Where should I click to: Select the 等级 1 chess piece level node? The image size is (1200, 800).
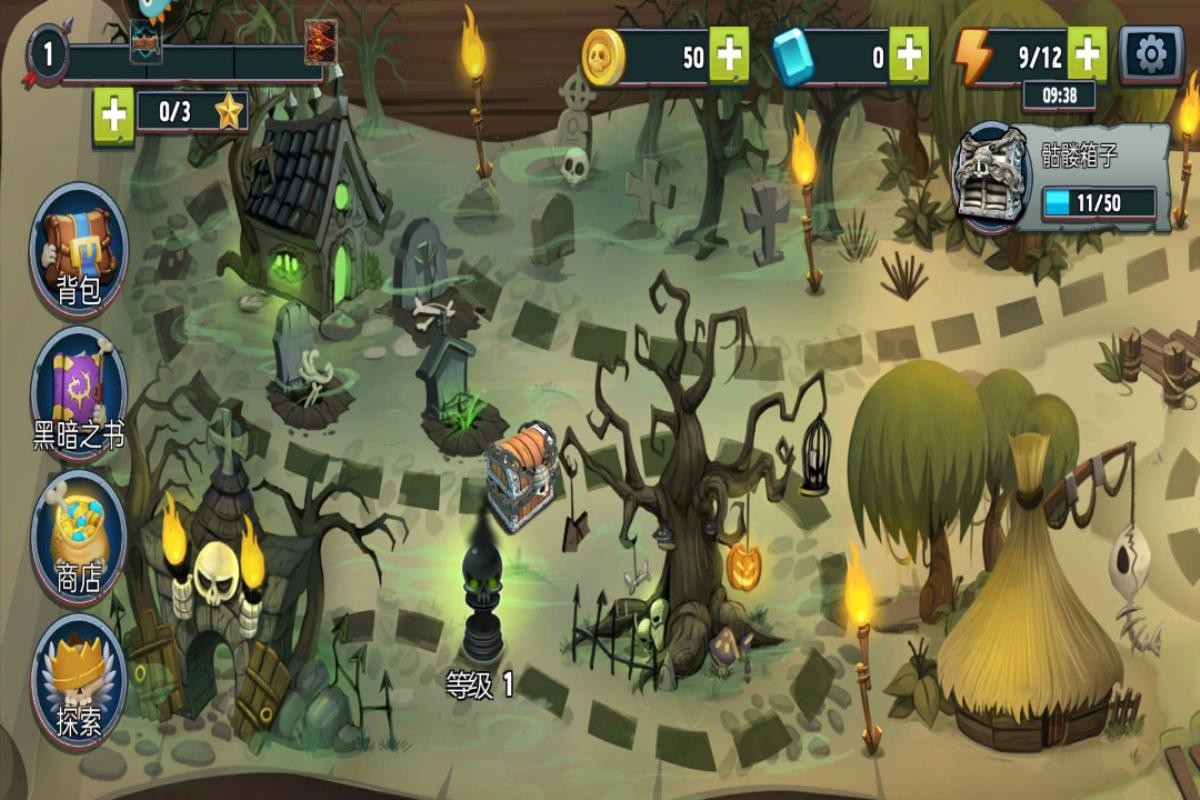[482, 600]
